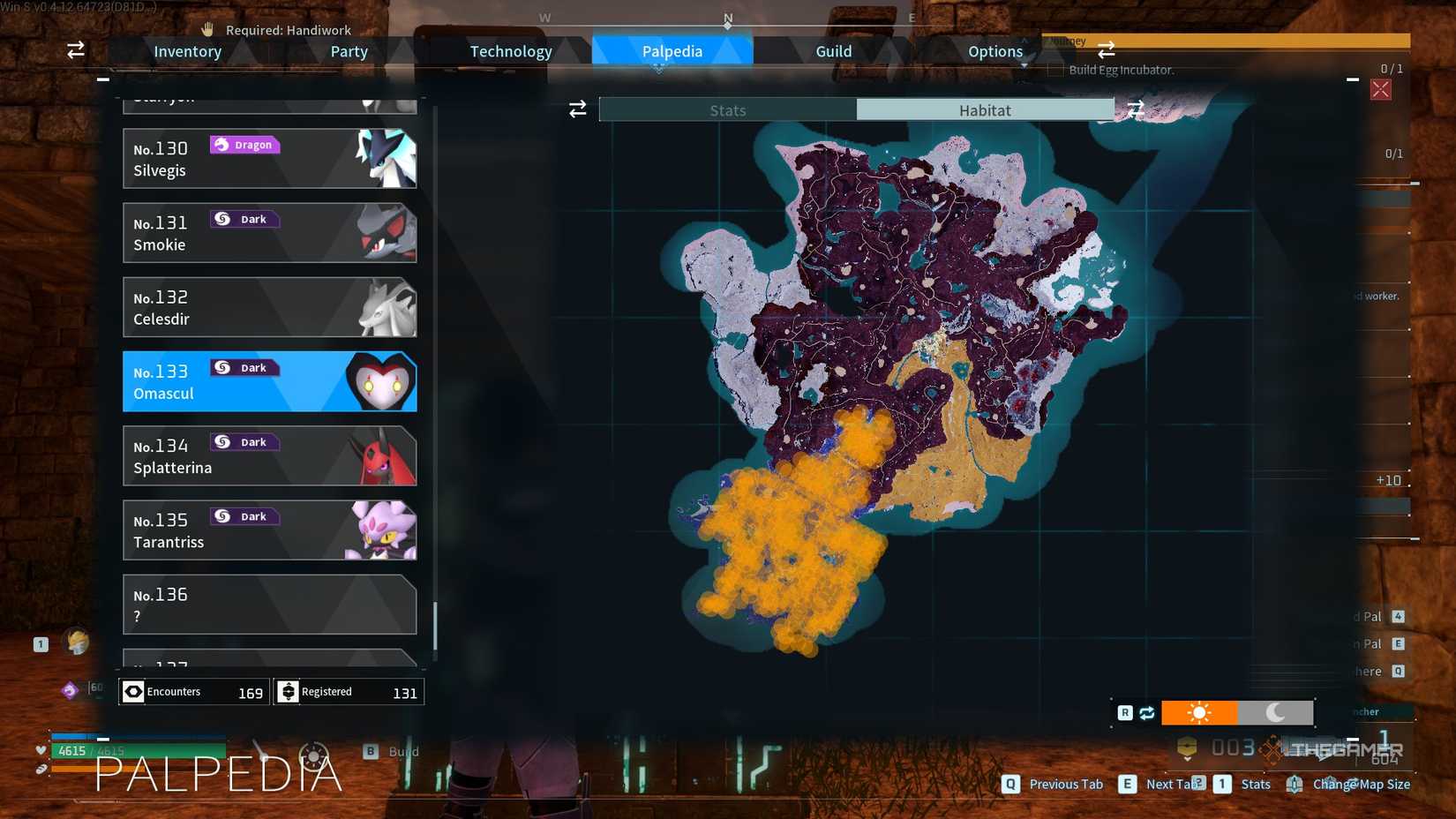The image size is (1456, 819).
Task: Click the cycle swap icon next to R keybind
Action: point(1147,712)
